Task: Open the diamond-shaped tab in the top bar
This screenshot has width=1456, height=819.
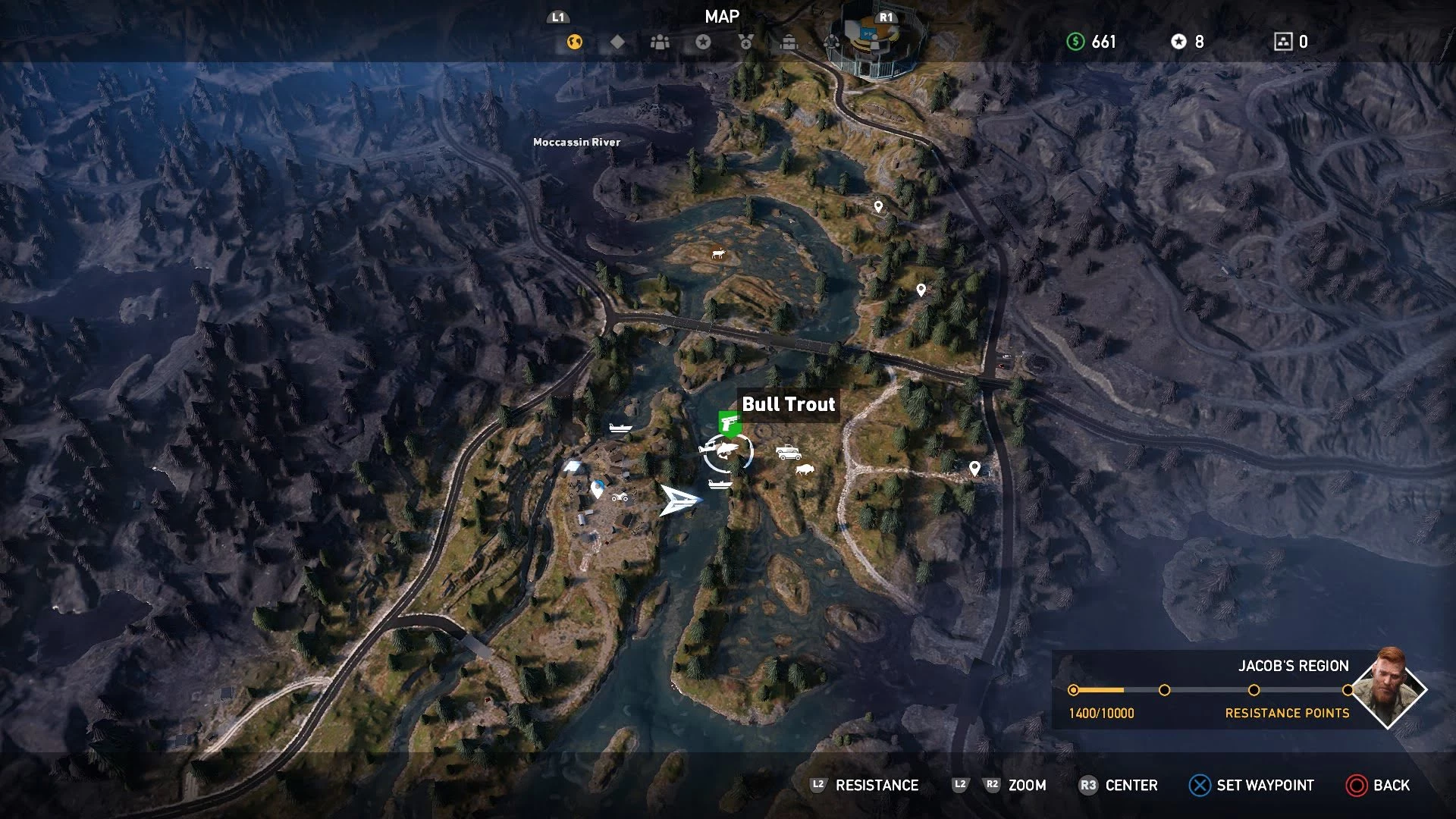Action: 618,42
